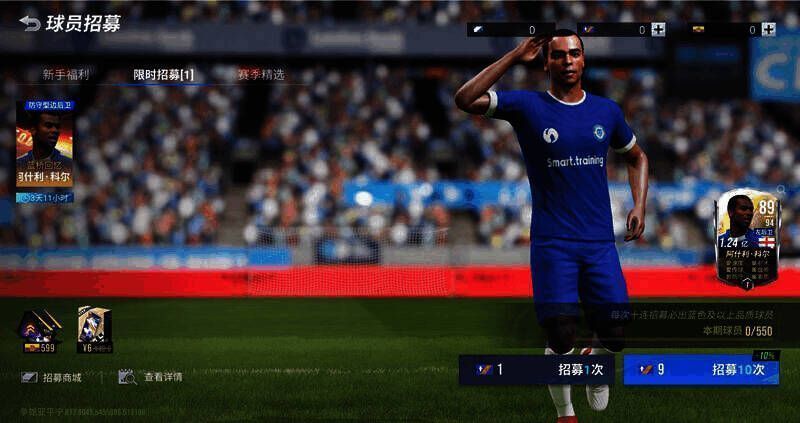Add gold currency with the rightmost plus
Viewport: 800px width, 423px height.
tap(768, 30)
